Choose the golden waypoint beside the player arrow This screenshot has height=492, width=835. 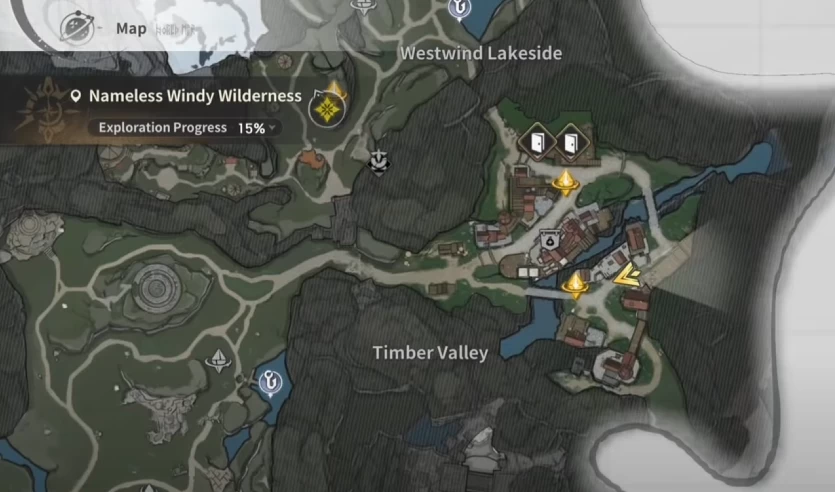tap(575, 285)
